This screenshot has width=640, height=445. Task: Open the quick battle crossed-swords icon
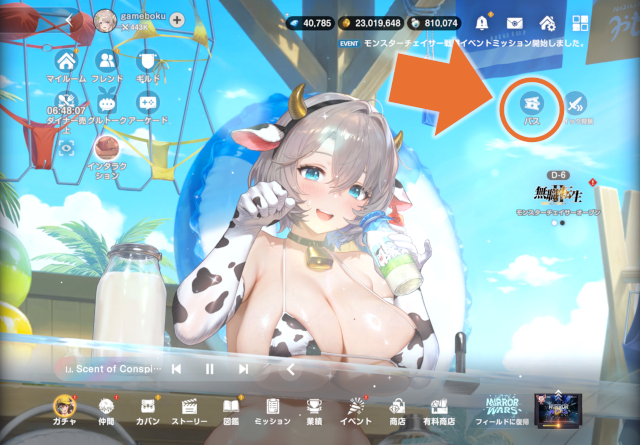tap(575, 103)
